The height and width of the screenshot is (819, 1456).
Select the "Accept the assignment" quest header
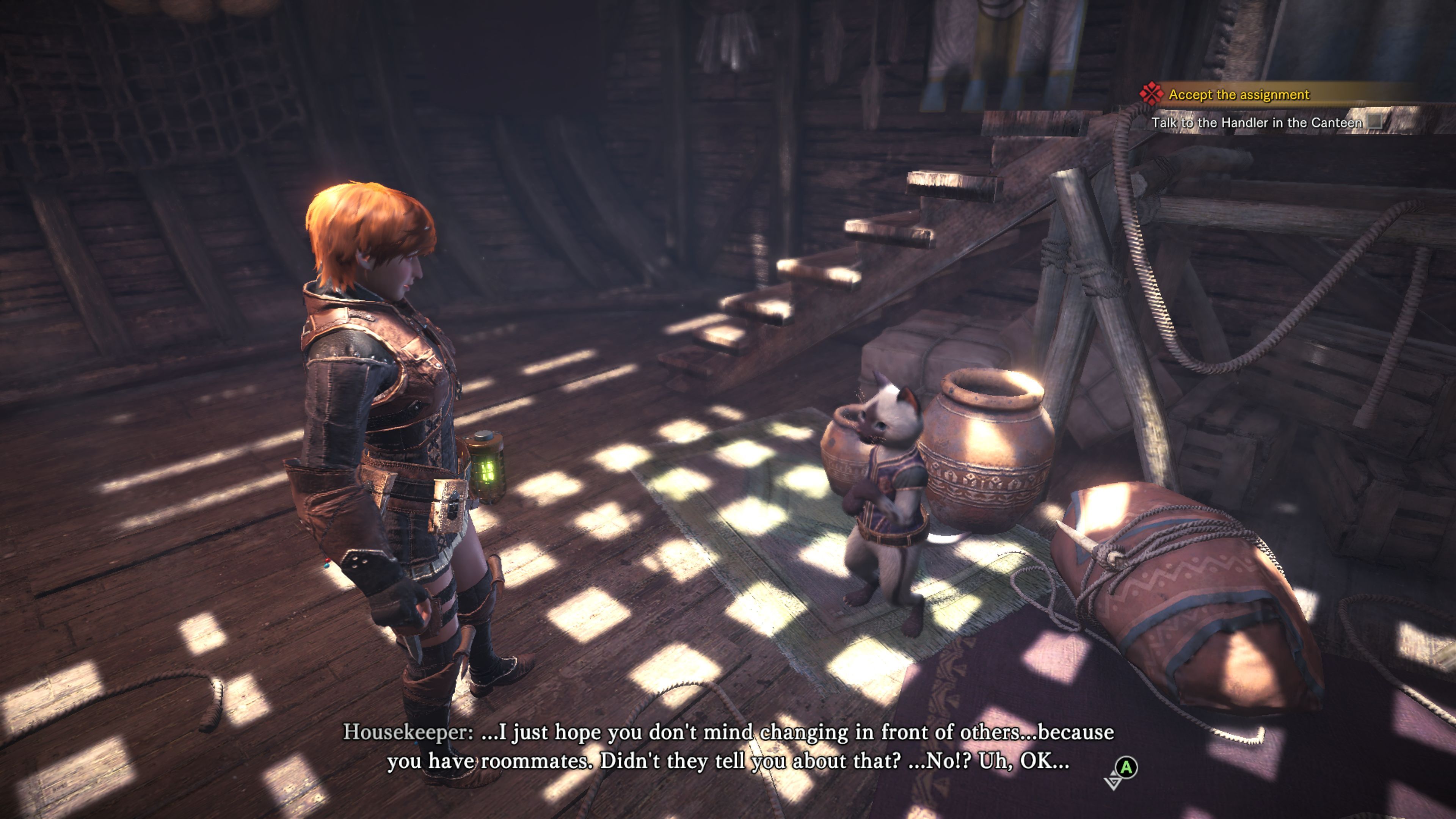pyautogui.click(x=1238, y=94)
